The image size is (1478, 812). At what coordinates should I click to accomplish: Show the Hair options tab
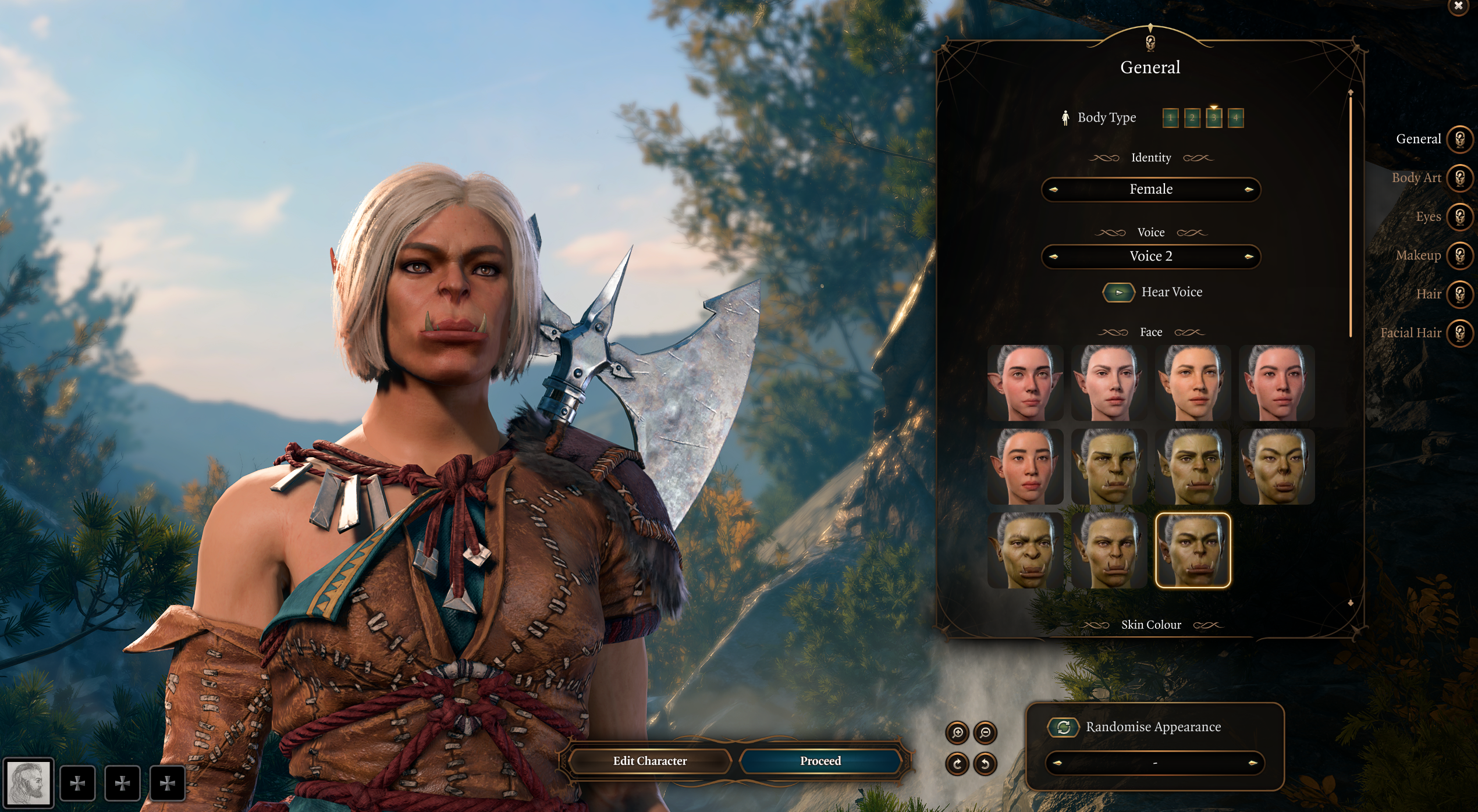coord(1459,294)
